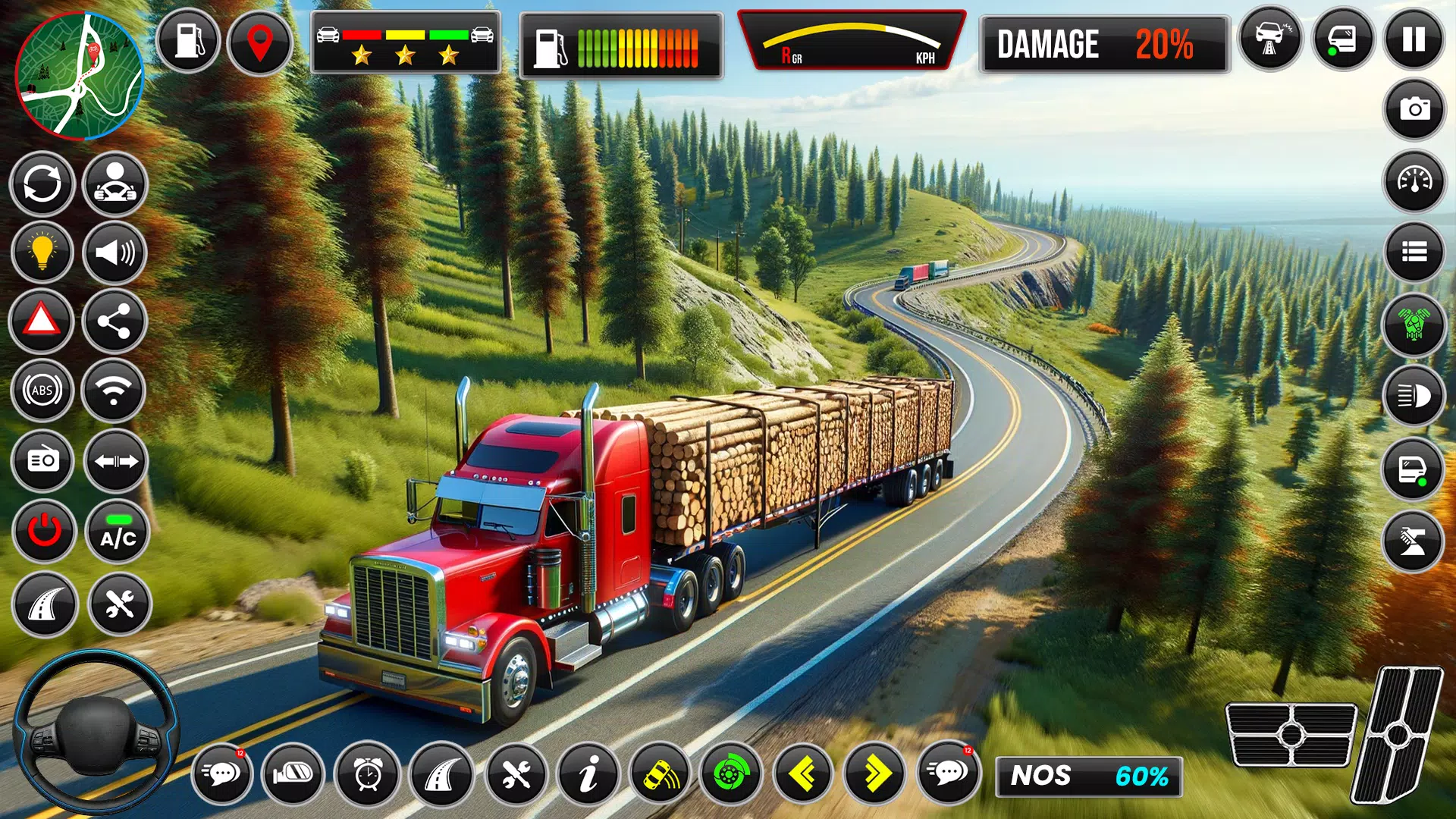Activate the NOS boost
The width and height of the screenshot is (1456, 819).
pyautogui.click(x=1088, y=776)
